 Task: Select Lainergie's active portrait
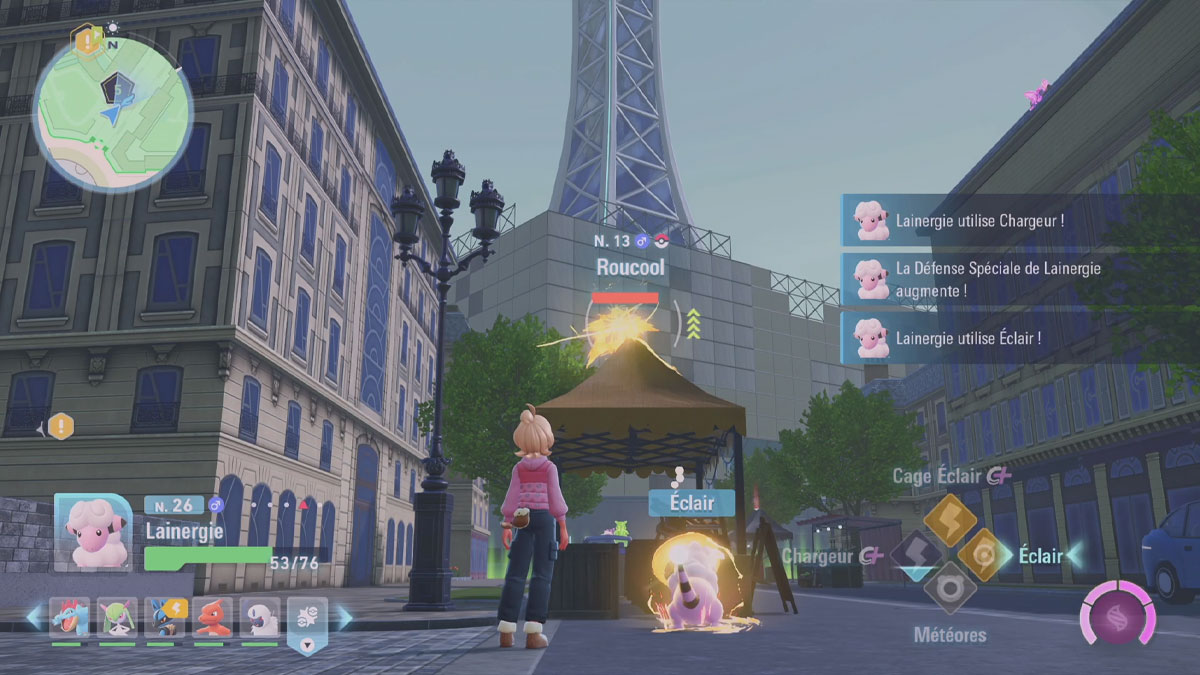click(x=91, y=532)
